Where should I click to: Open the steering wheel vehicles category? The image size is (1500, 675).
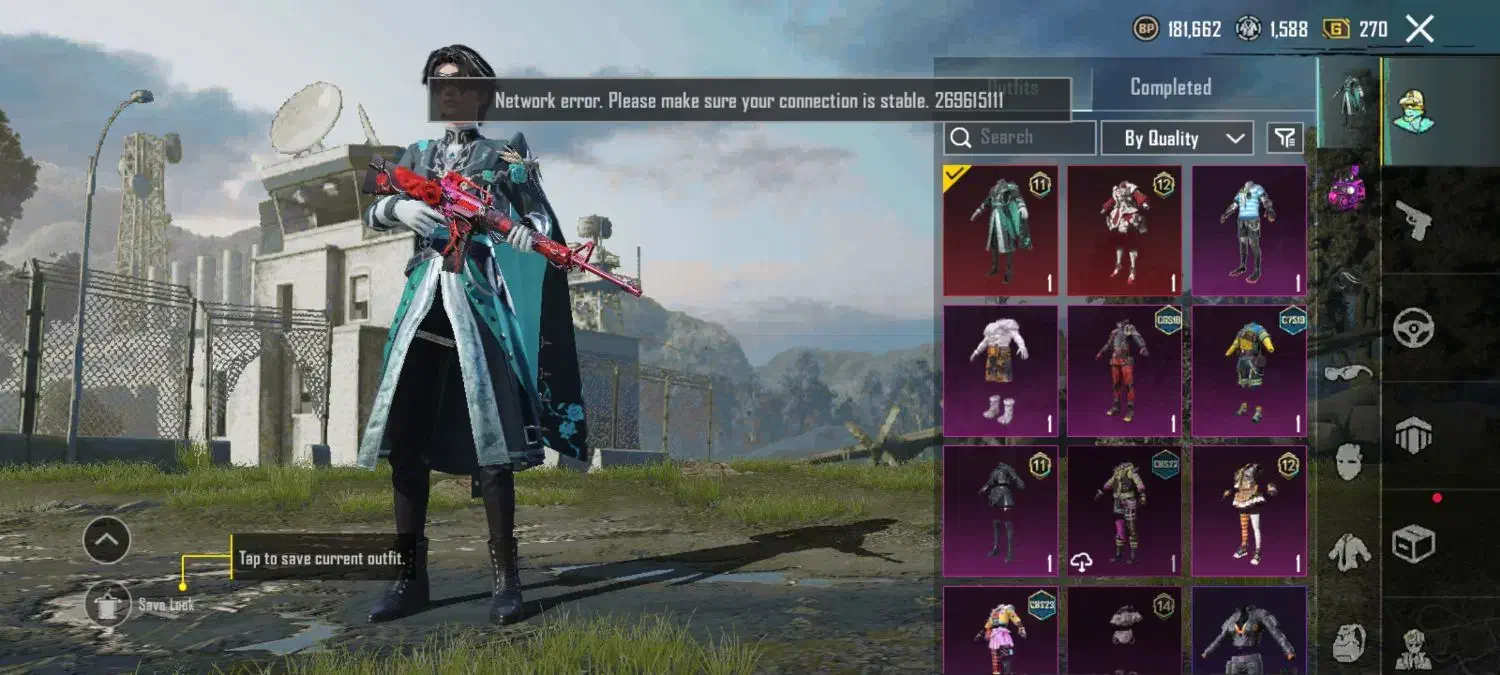tap(1414, 327)
